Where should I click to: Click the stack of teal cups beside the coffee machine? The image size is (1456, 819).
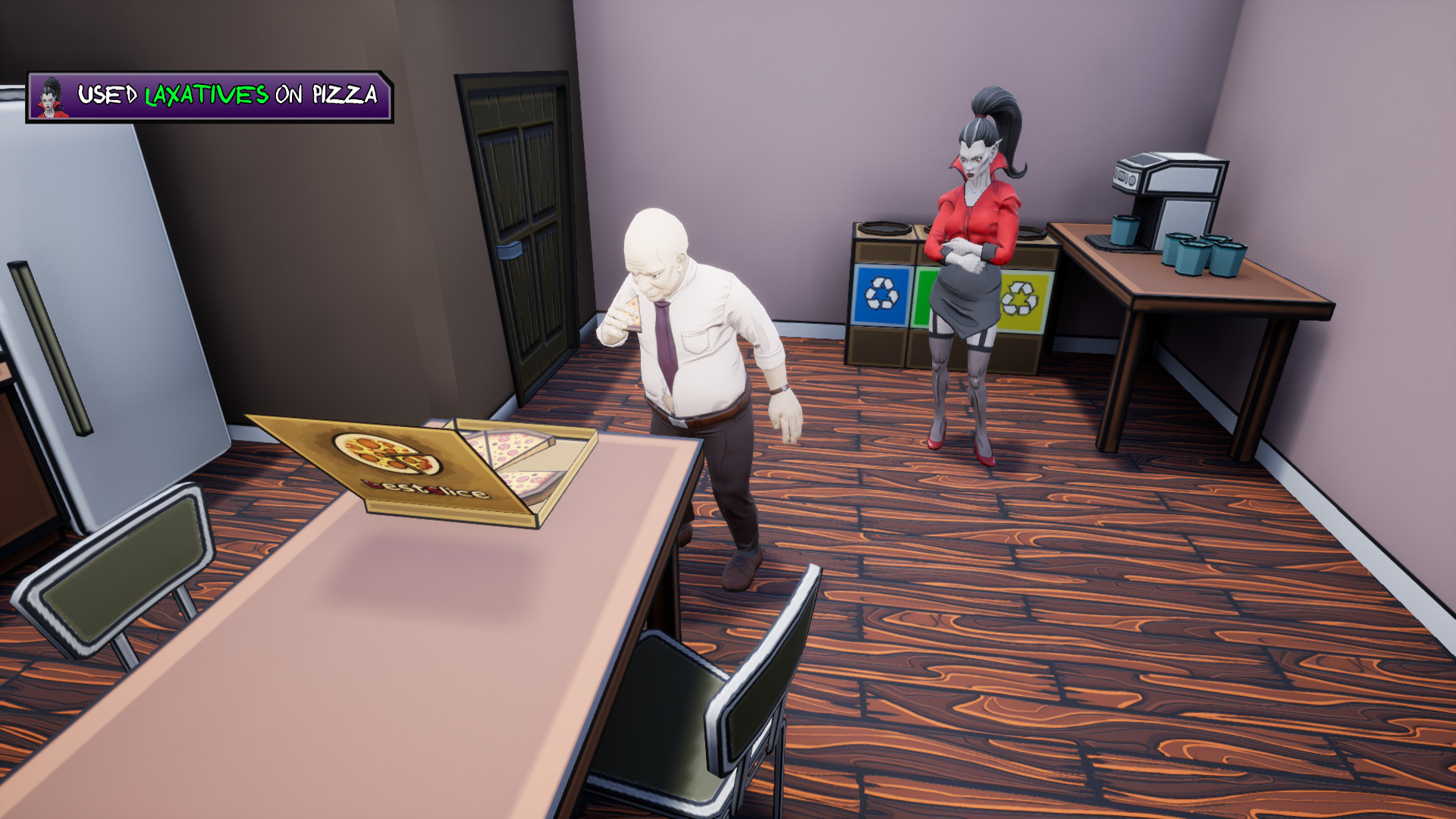point(1206,254)
